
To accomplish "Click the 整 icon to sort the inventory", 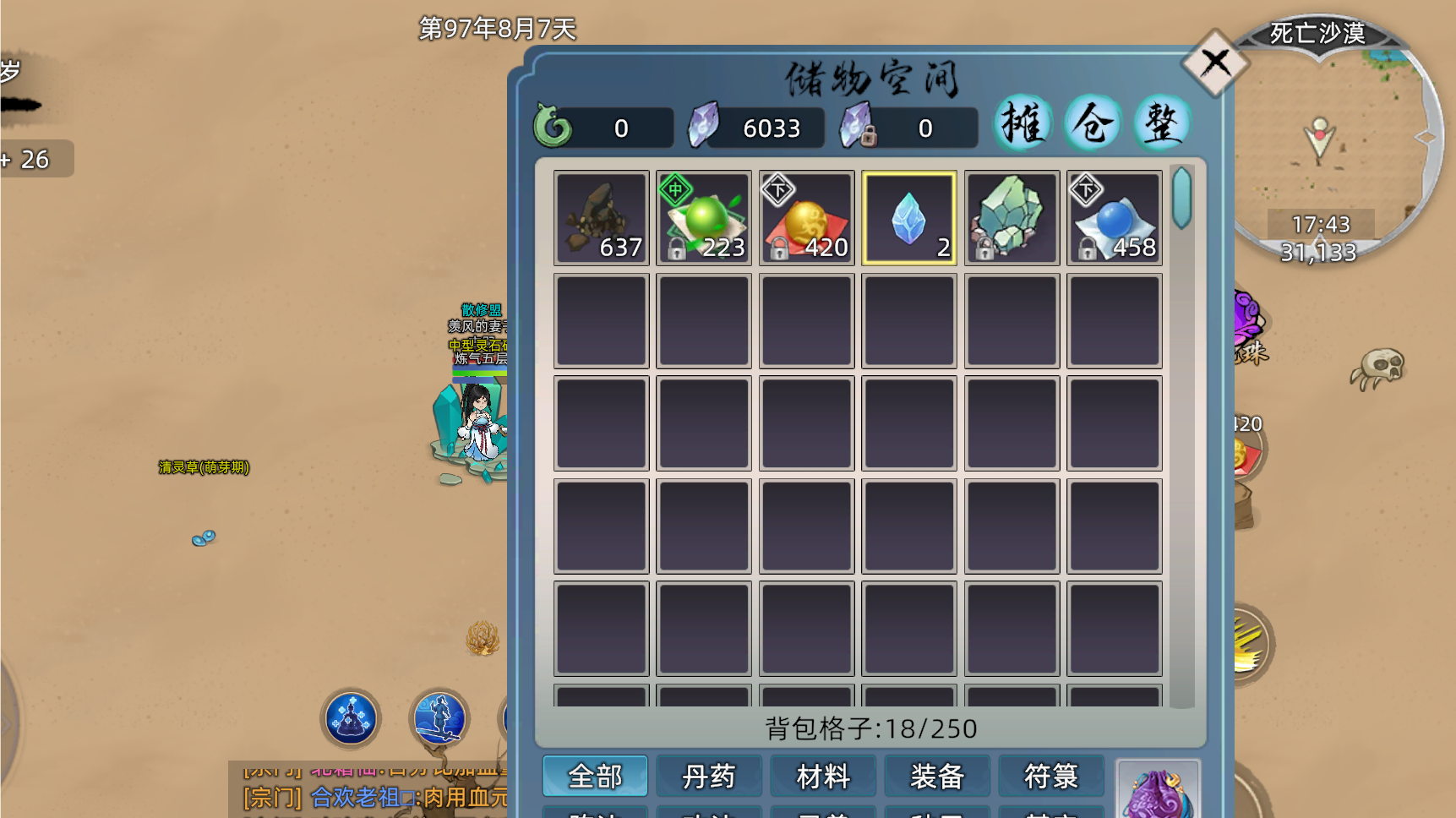I will [x=1162, y=123].
